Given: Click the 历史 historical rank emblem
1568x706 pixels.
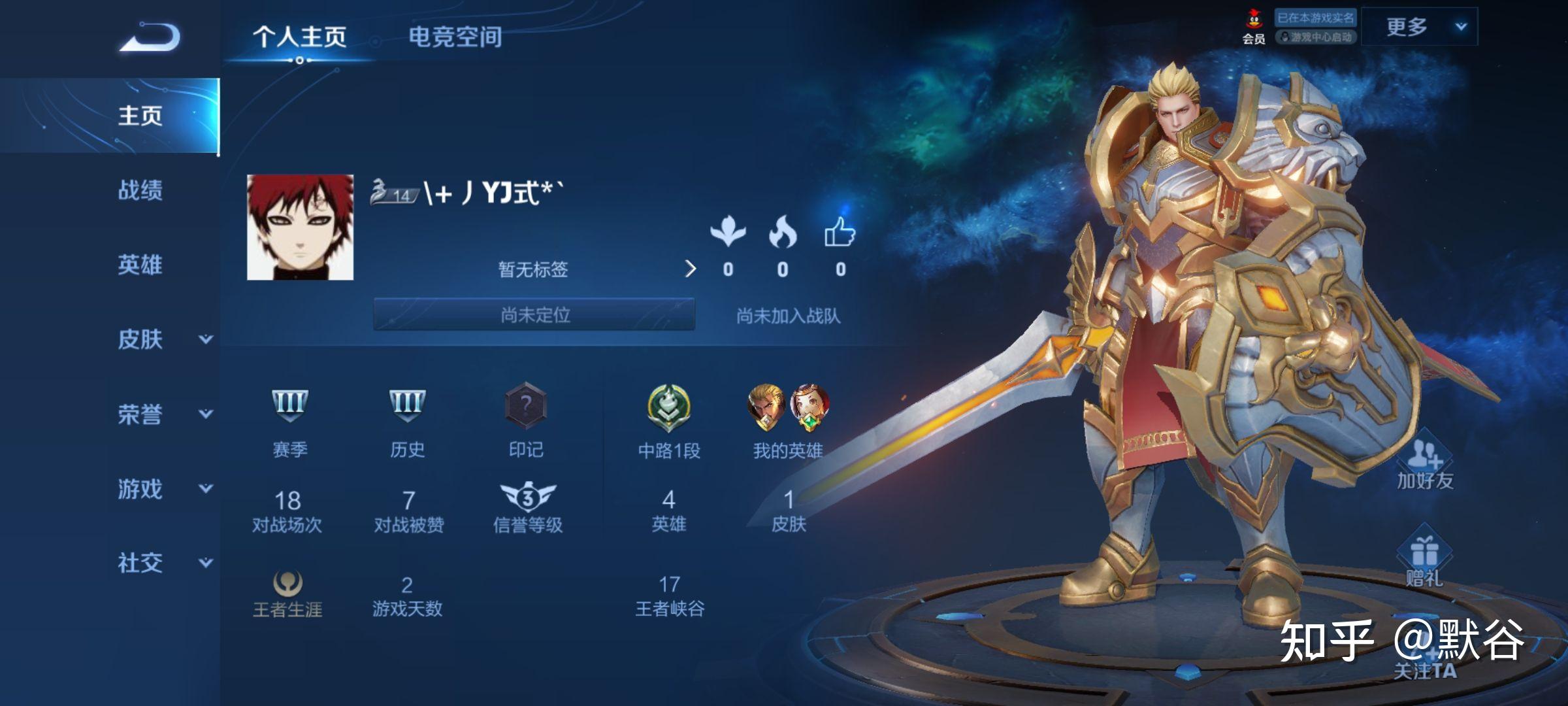Looking at the screenshot, I should (x=408, y=403).
